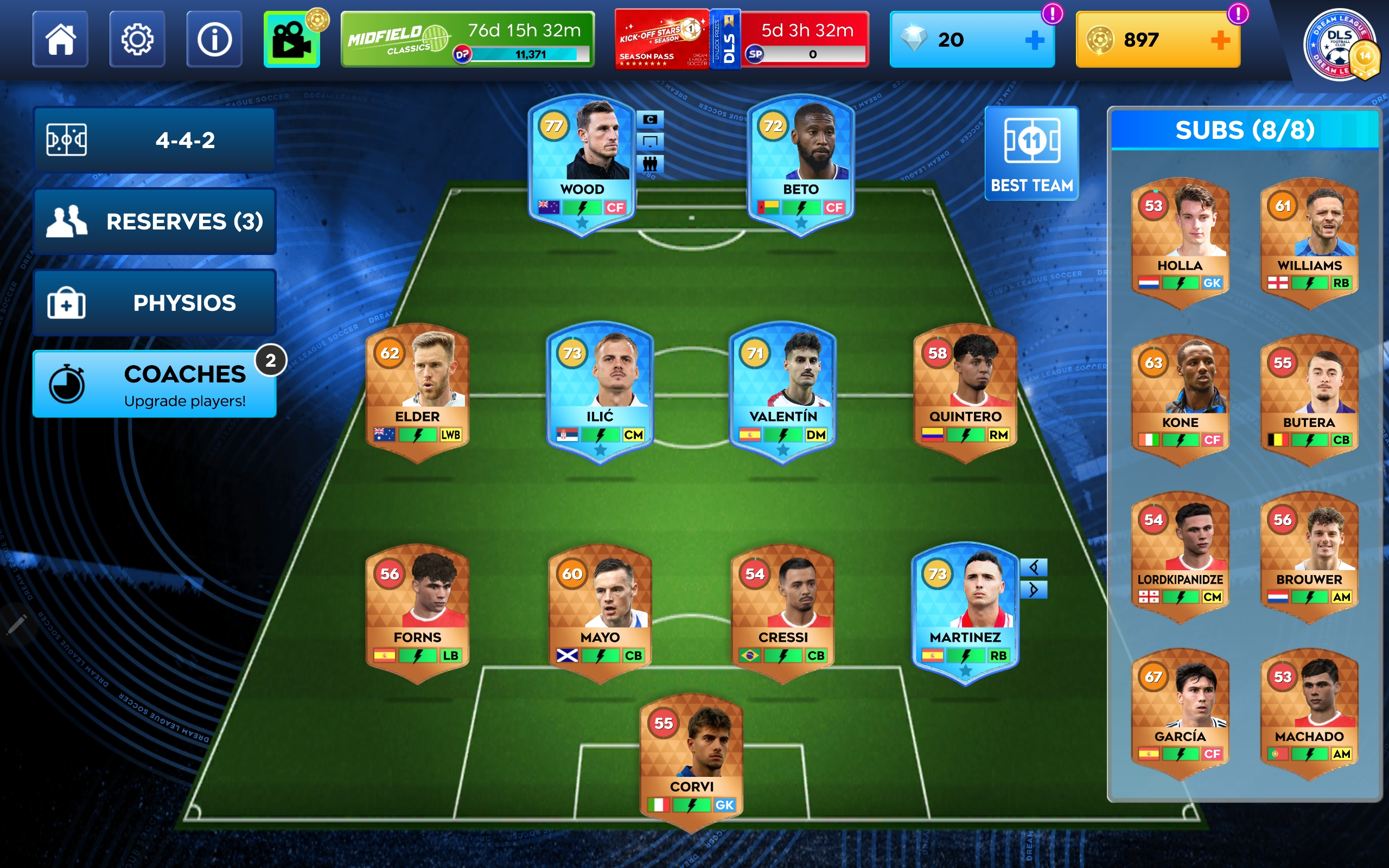1389x868 pixels.
Task: Add more diamonds with the plus
Action: (x=1034, y=40)
